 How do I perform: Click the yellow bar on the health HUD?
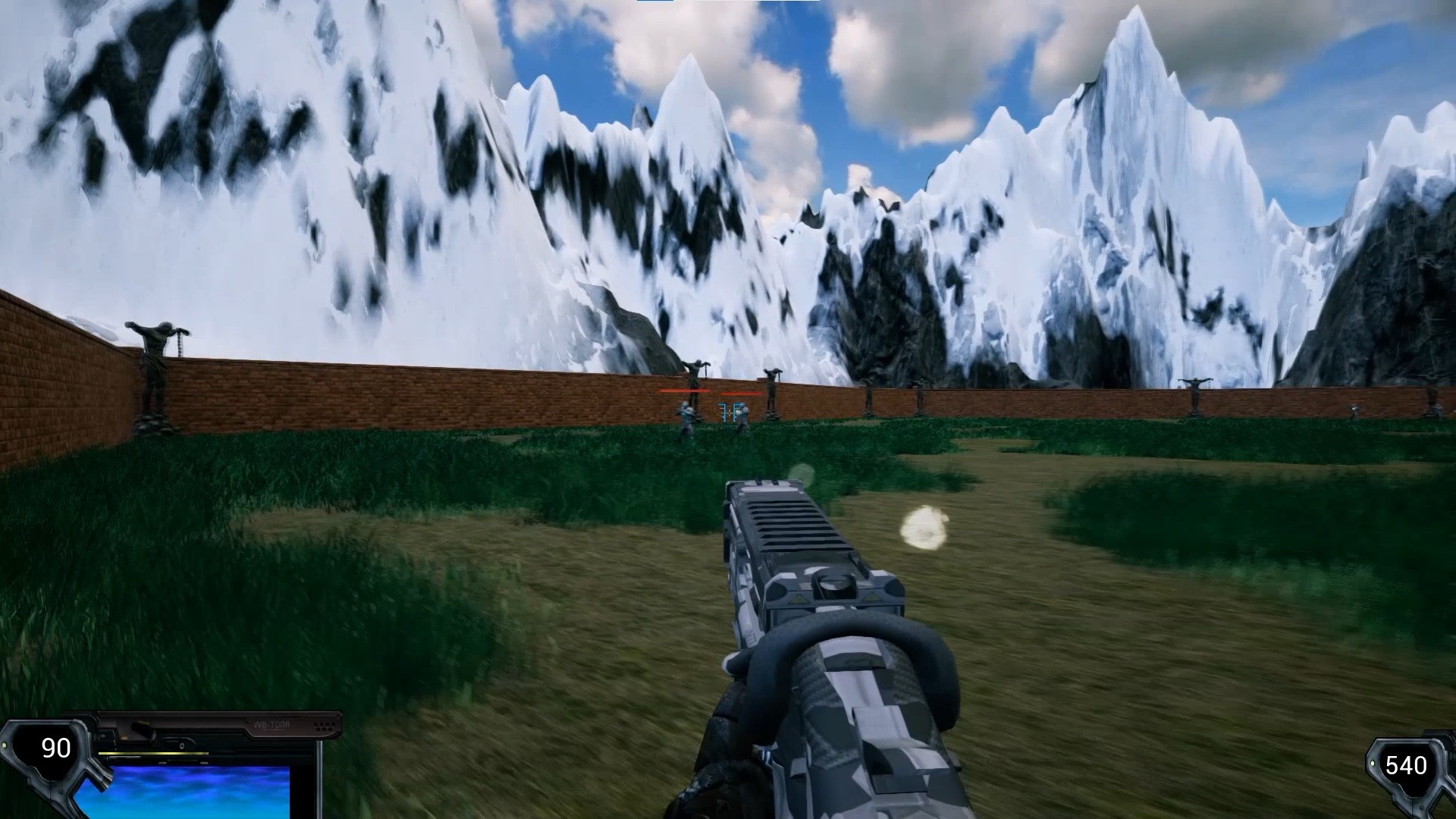pos(153,753)
